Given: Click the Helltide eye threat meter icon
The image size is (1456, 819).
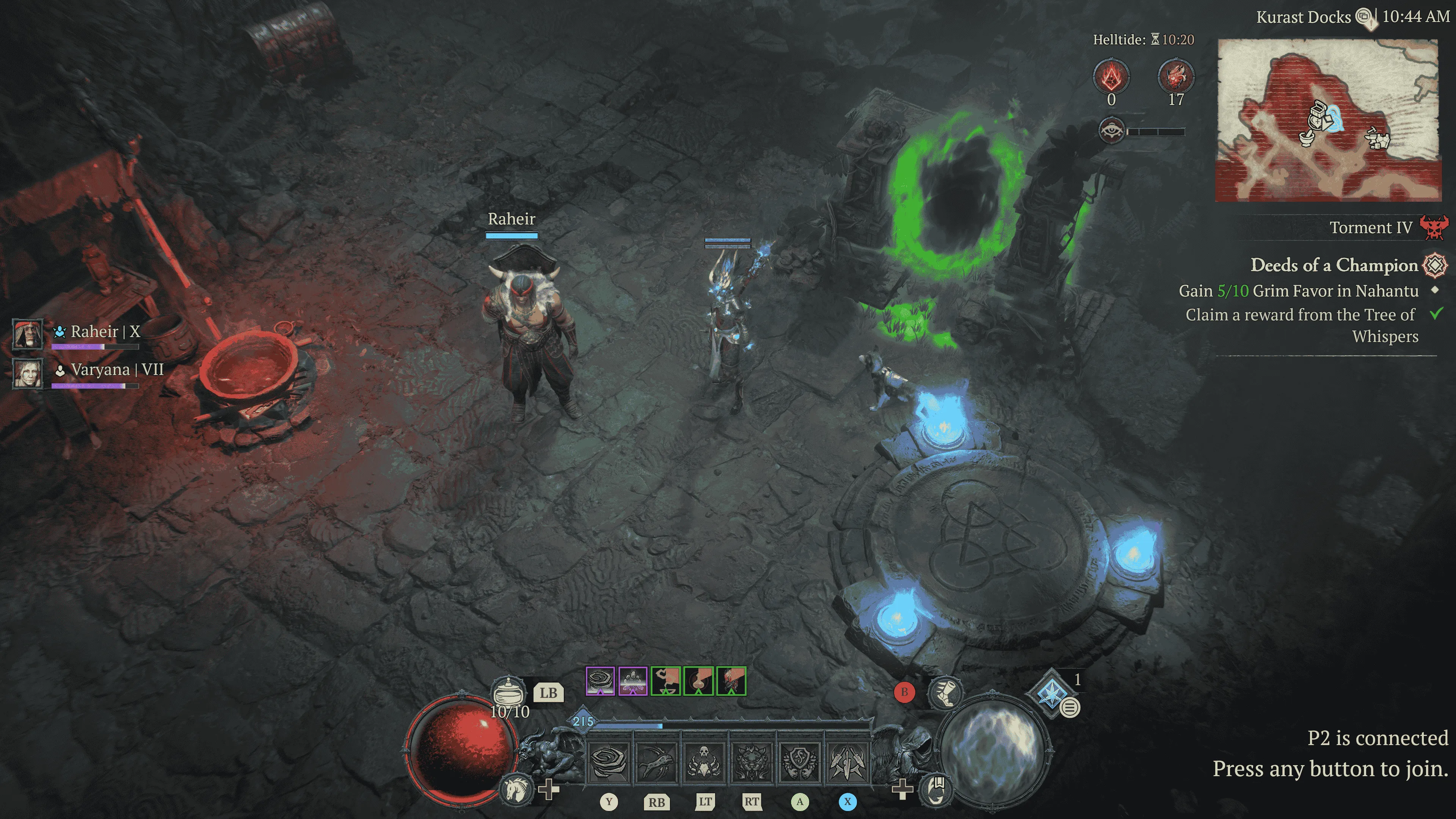Looking at the screenshot, I should 1111,131.
